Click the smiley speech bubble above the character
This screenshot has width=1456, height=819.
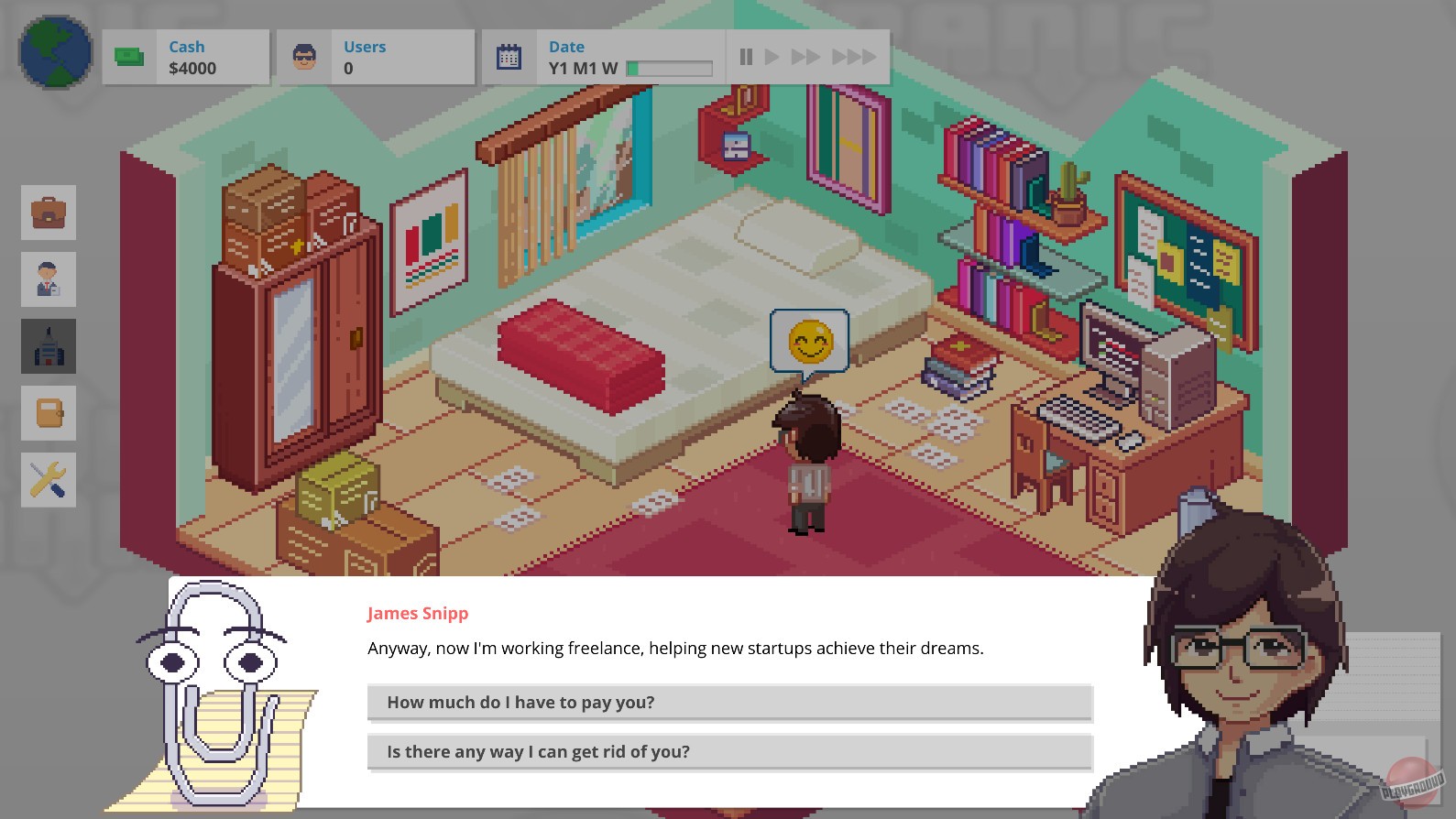(x=810, y=341)
